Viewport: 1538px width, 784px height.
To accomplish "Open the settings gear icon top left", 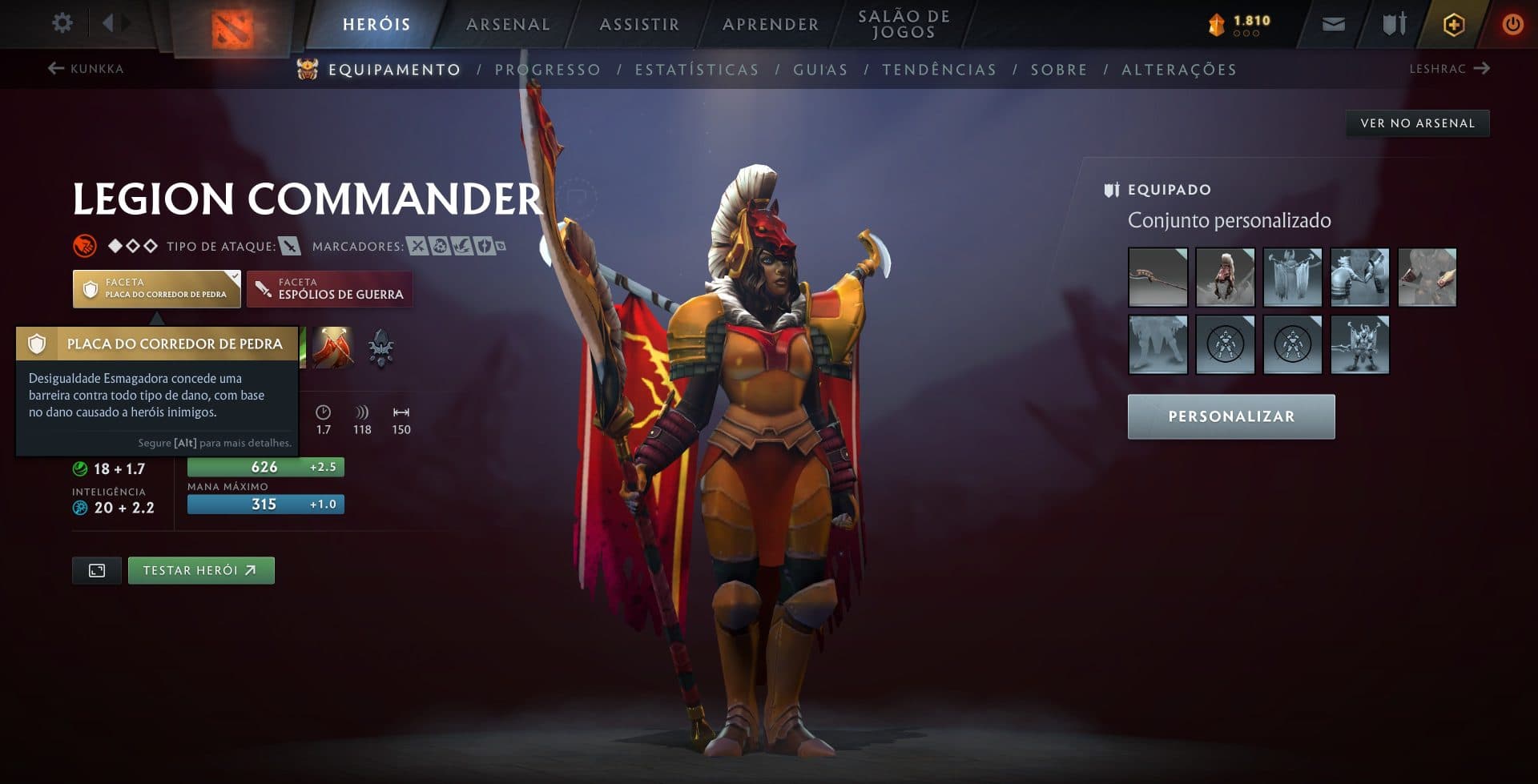I will pos(61,23).
